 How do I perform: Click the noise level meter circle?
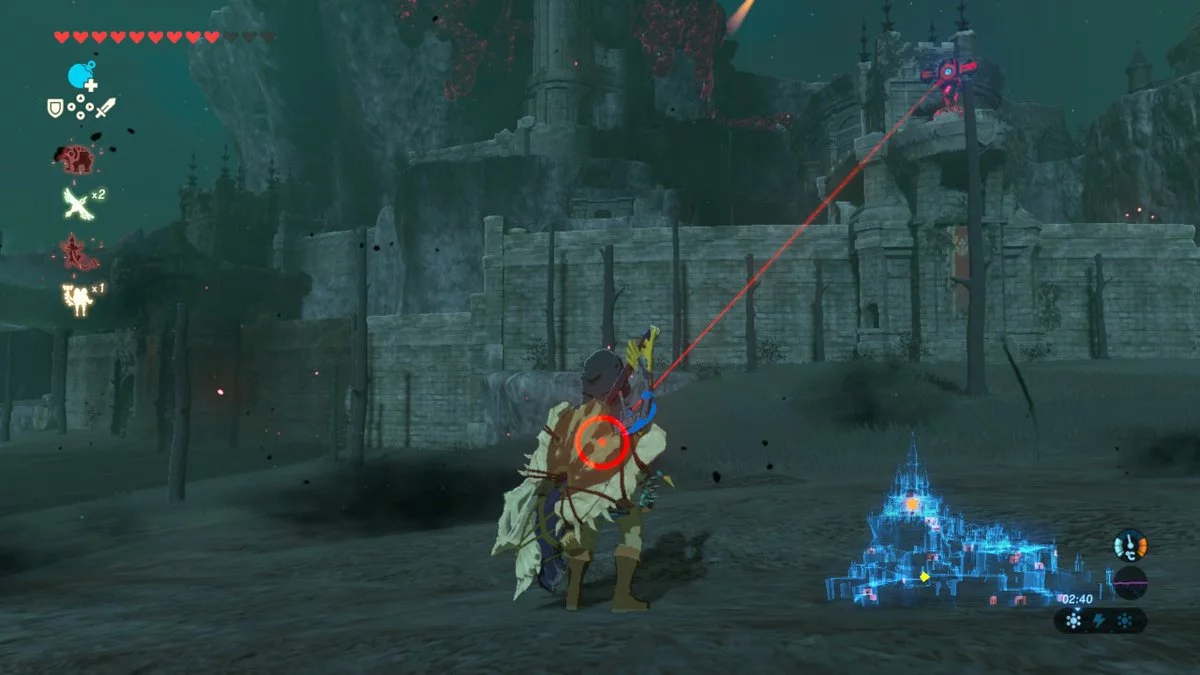tap(1130, 582)
